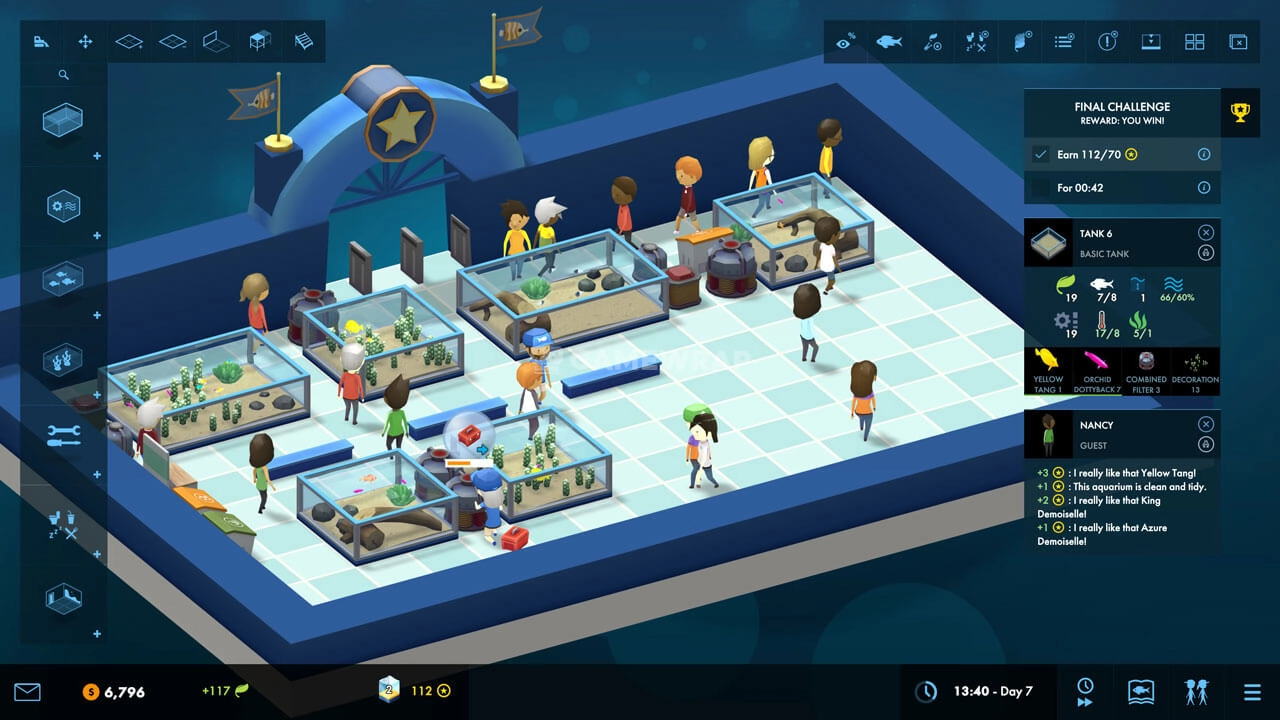1280x720 pixels.
Task: Open the tanks build category
Action: 62,120
